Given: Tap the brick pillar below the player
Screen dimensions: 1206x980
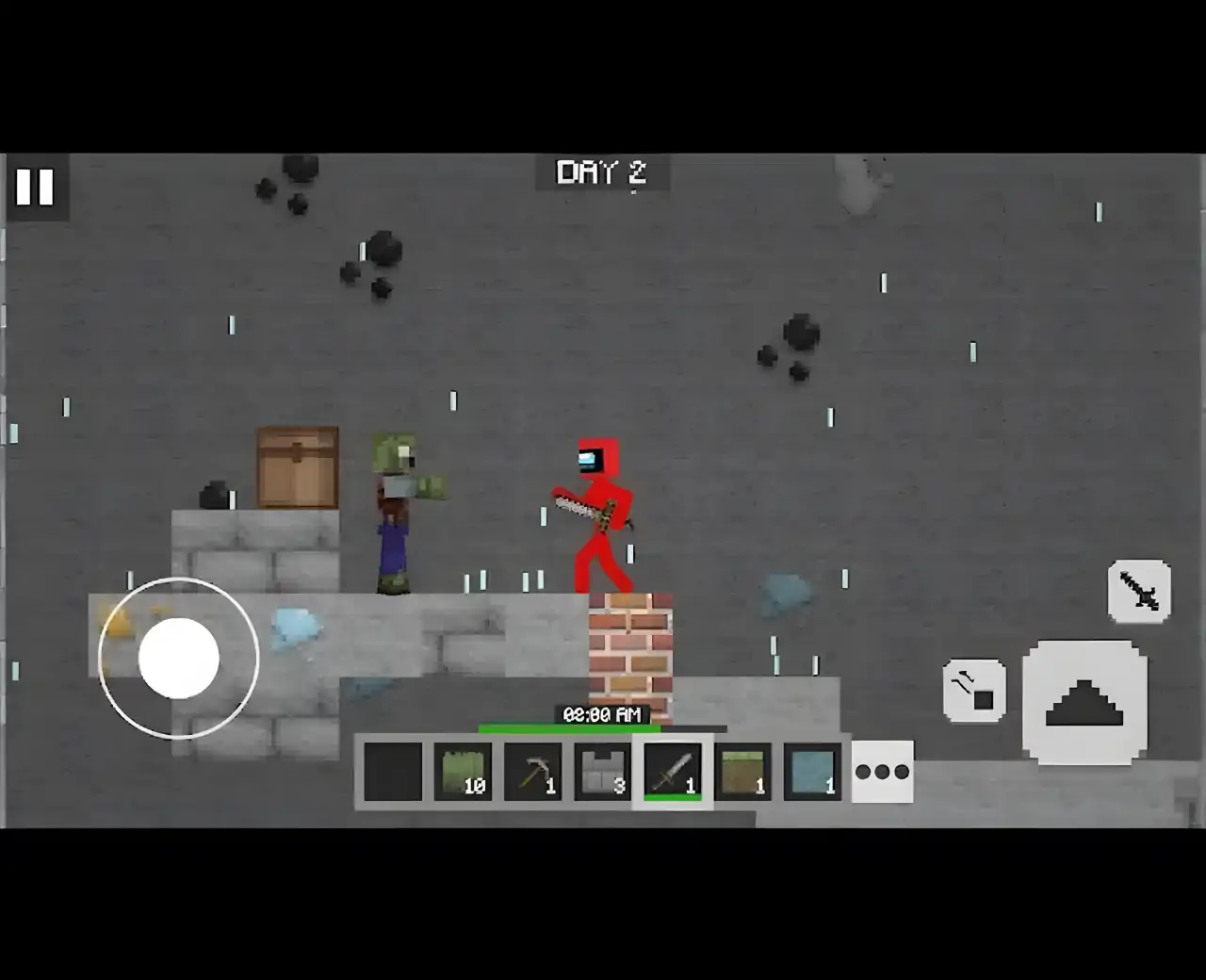Looking at the screenshot, I should click(629, 645).
